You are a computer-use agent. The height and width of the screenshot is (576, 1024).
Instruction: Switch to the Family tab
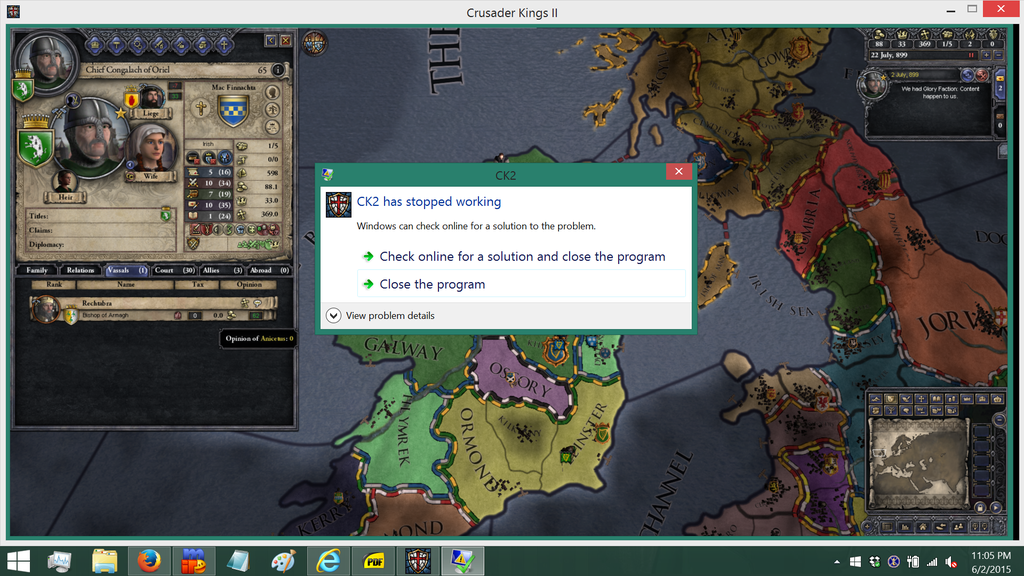coord(36,271)
